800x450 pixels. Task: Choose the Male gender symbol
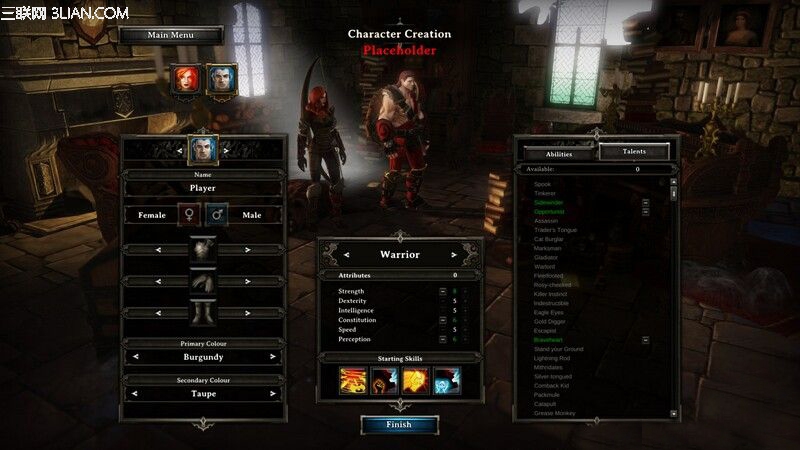click(217, 214)
